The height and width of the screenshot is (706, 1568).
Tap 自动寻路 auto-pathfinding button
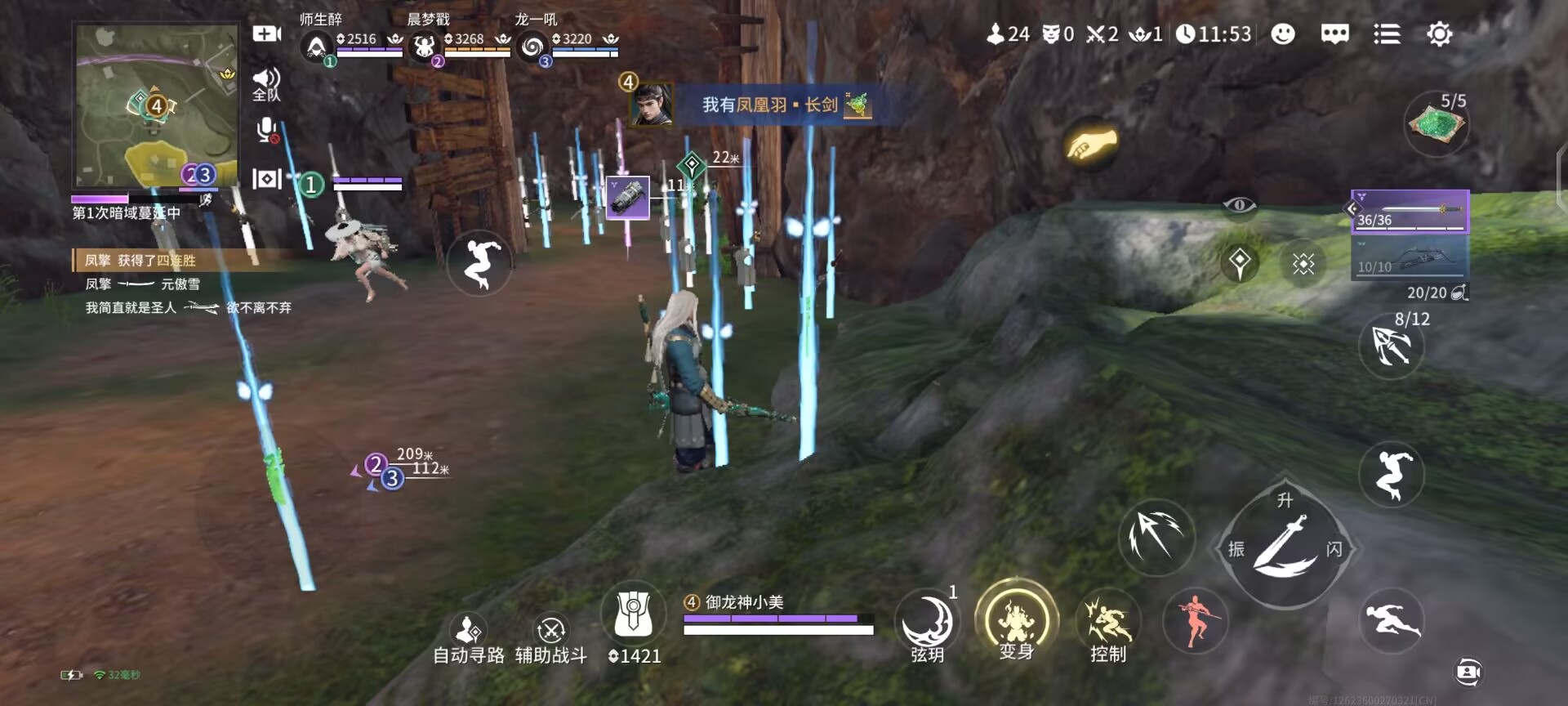point(469,638)
